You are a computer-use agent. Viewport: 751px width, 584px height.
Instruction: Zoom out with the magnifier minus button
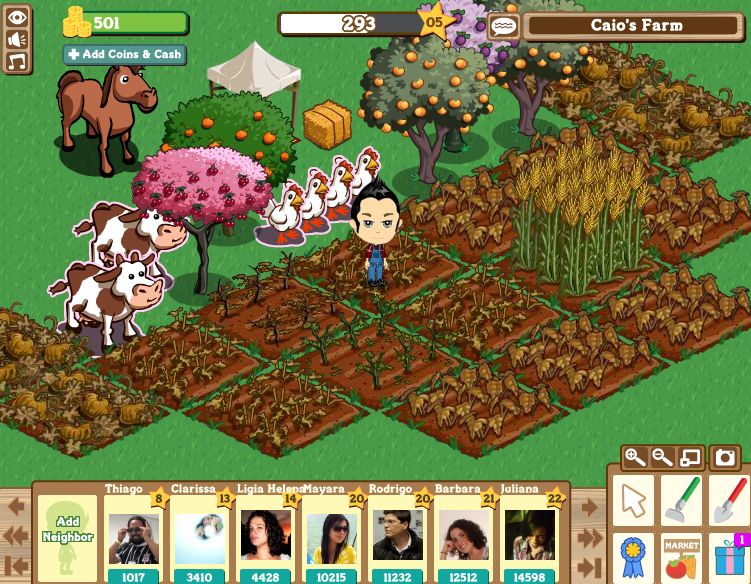click(662, 458)
